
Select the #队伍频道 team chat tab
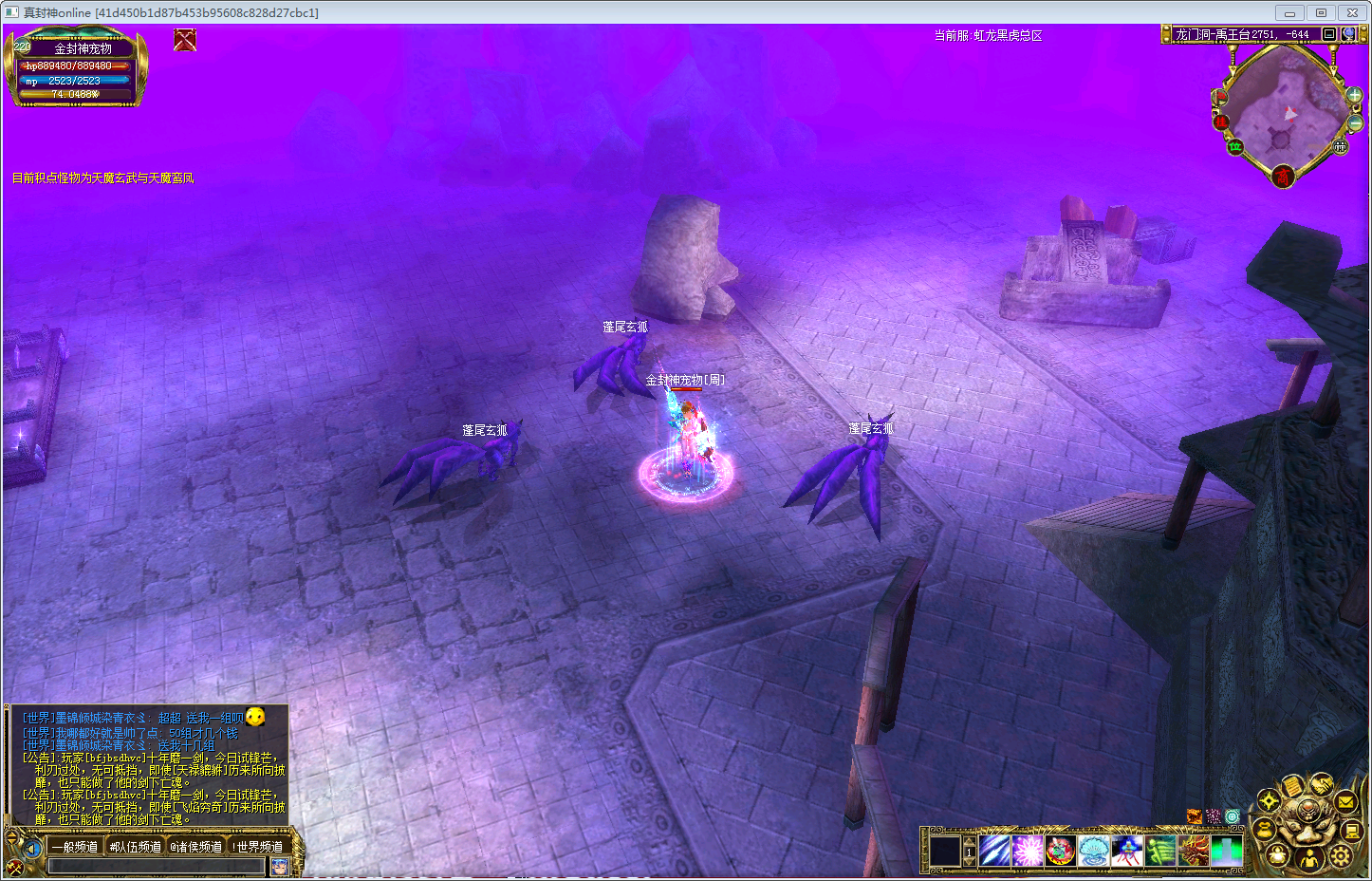coord(135,846)
